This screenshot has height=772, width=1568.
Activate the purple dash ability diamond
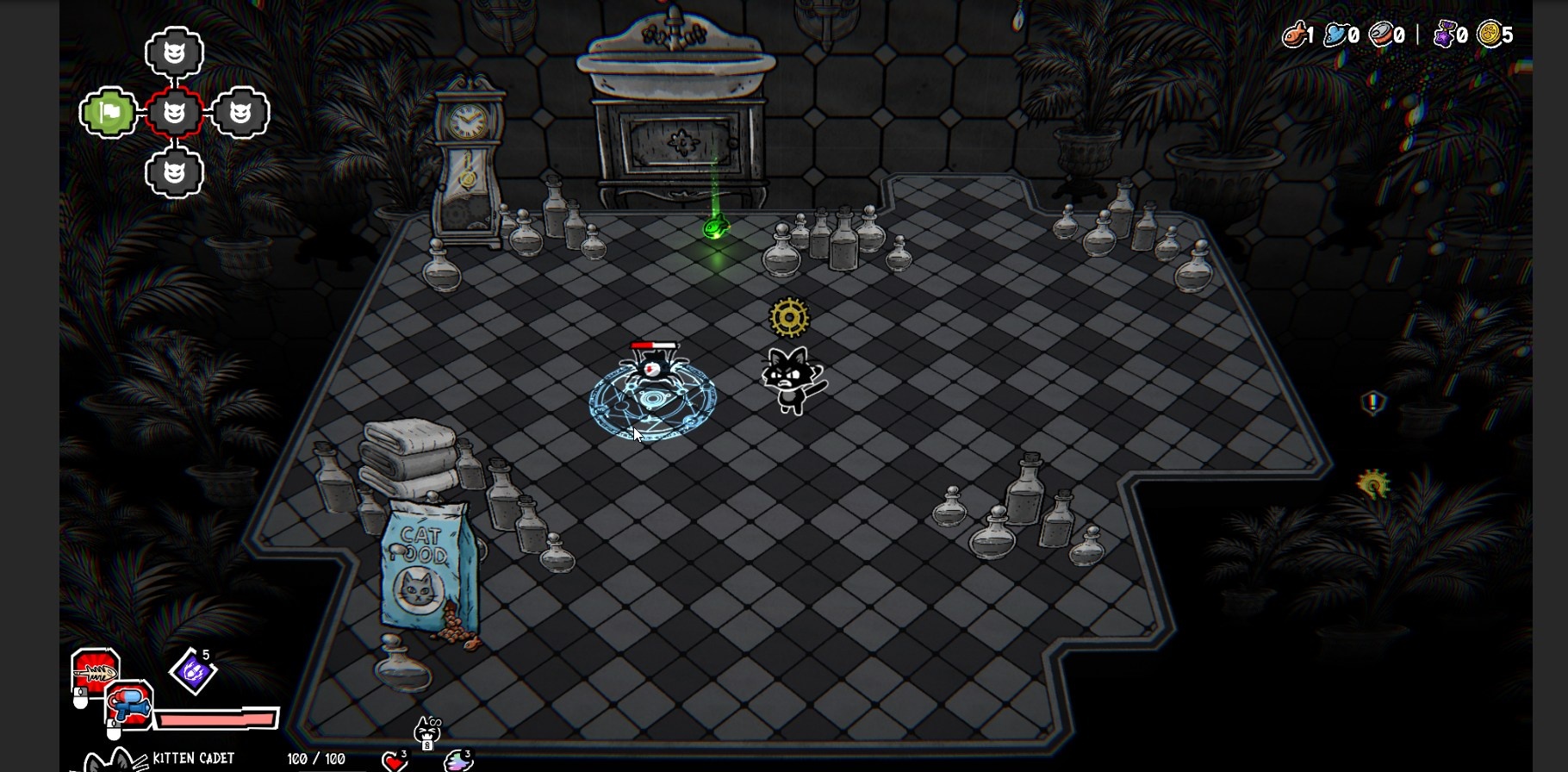[x=192, y=672]
